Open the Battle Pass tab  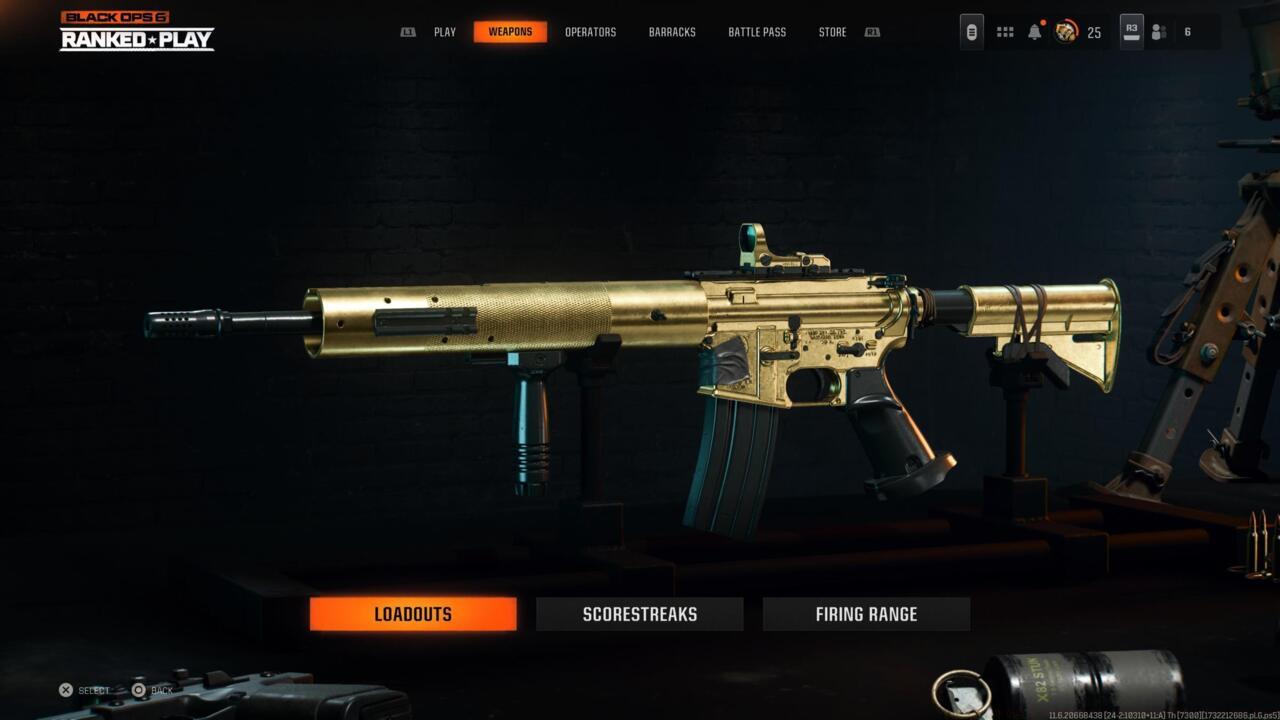point(757,32)
